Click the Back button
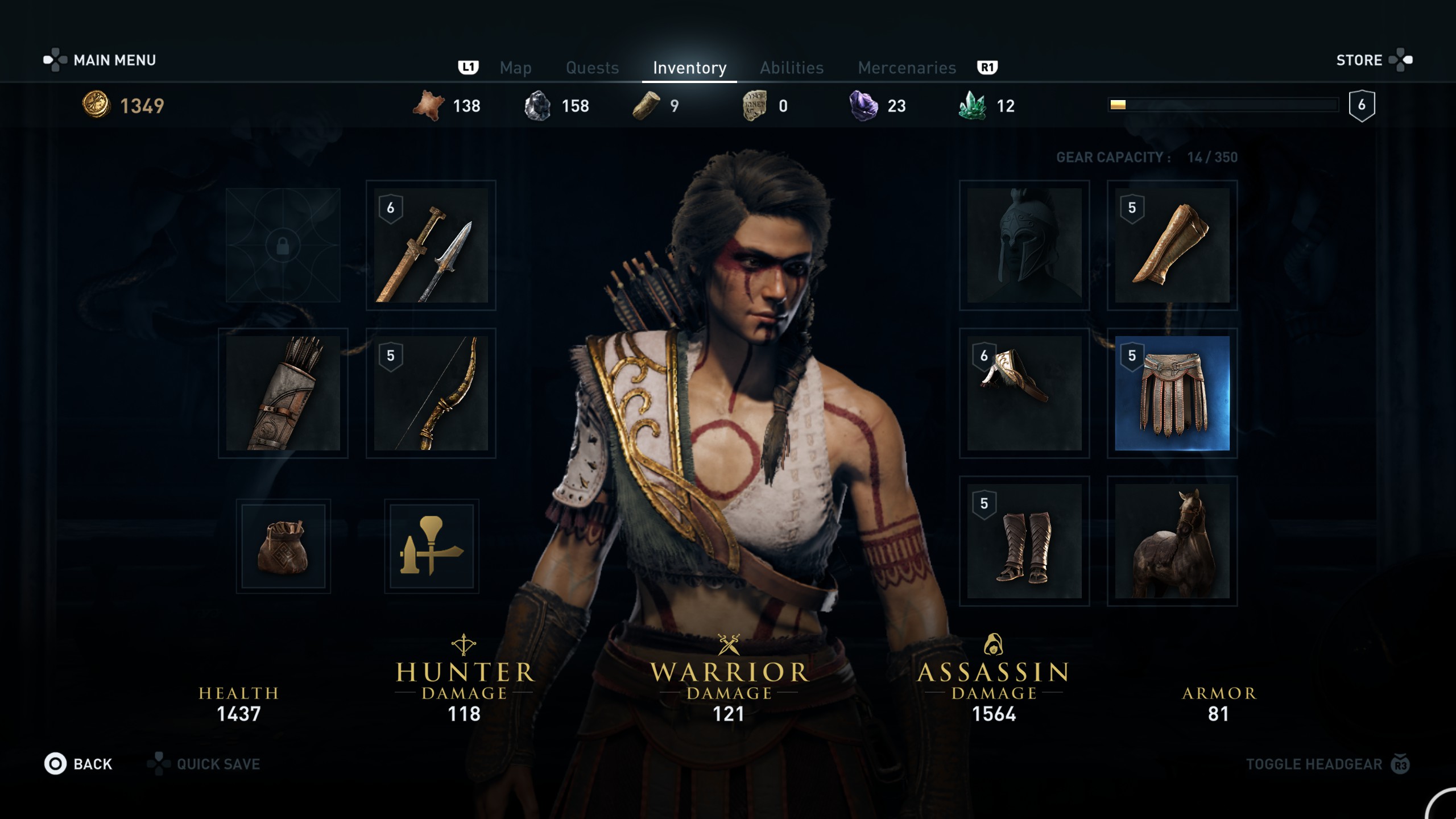This screenshot has height=819, width=1456. click(80, 764)
